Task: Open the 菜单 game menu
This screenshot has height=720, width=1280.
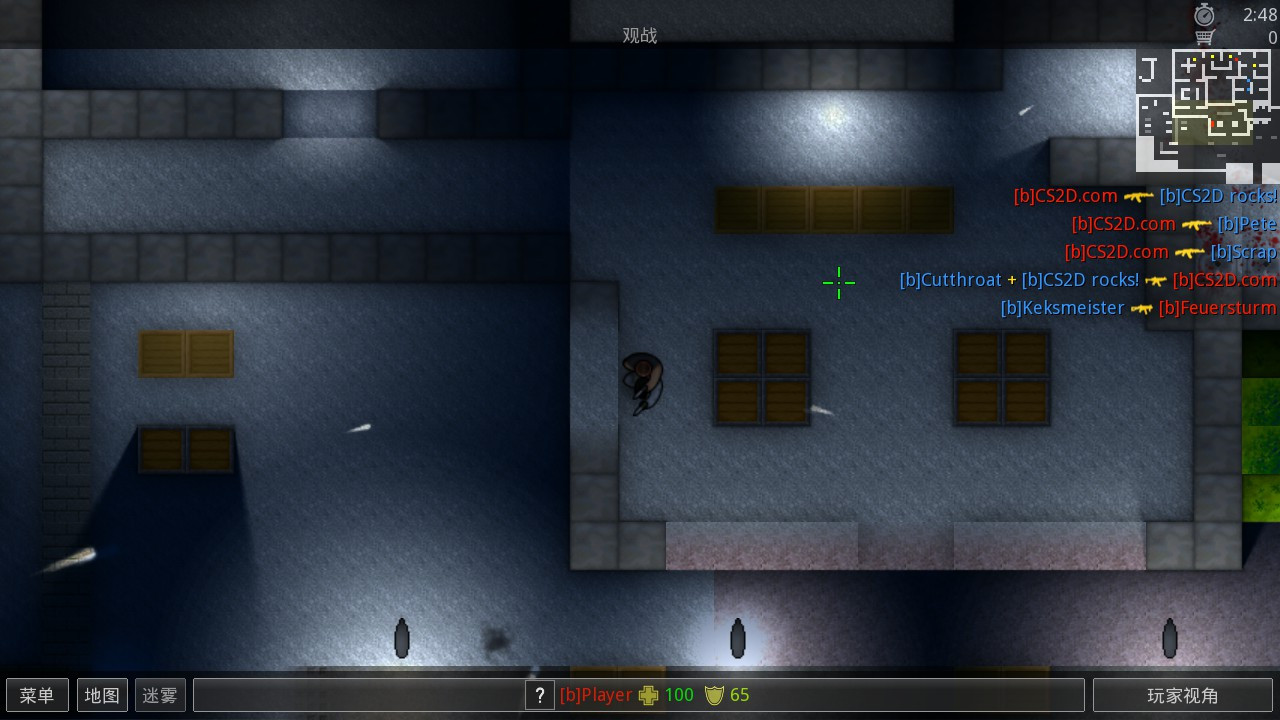Action: tap(37, 694)
